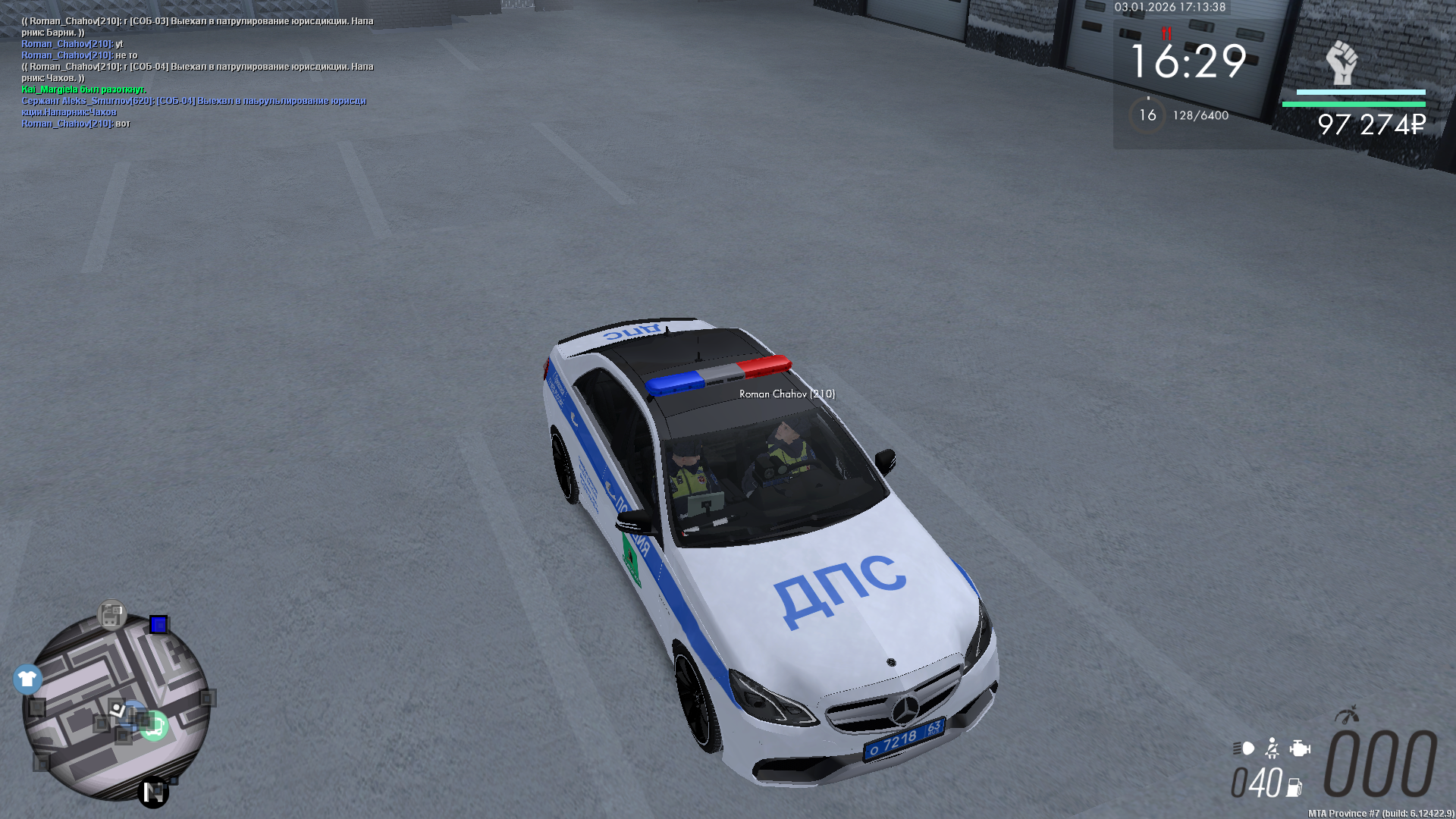The image size is (1456, 819).
Task: Click the fuel pump icon
Action: 1294,788
